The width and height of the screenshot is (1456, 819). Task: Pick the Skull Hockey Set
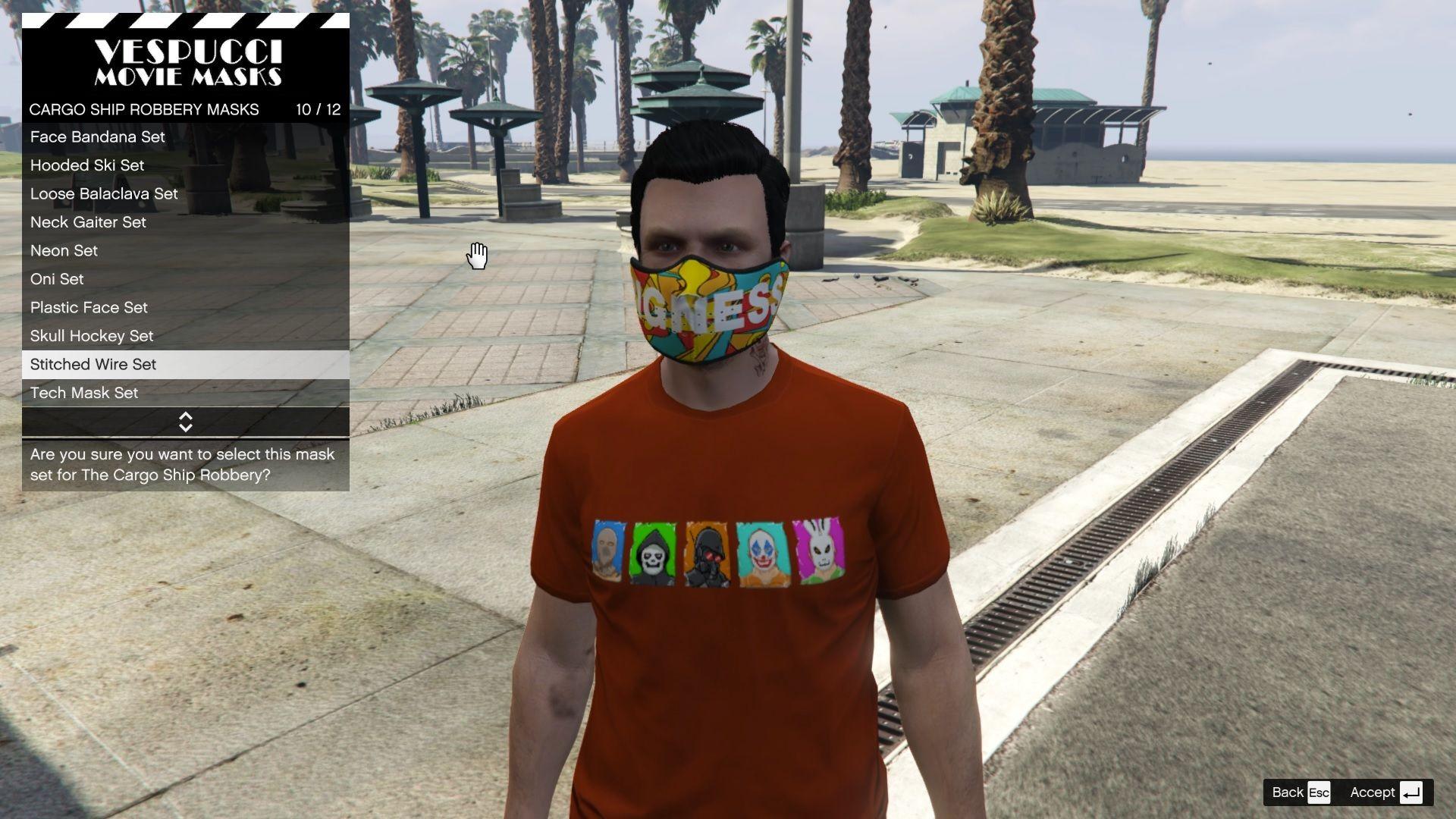(x=91, y=336)
